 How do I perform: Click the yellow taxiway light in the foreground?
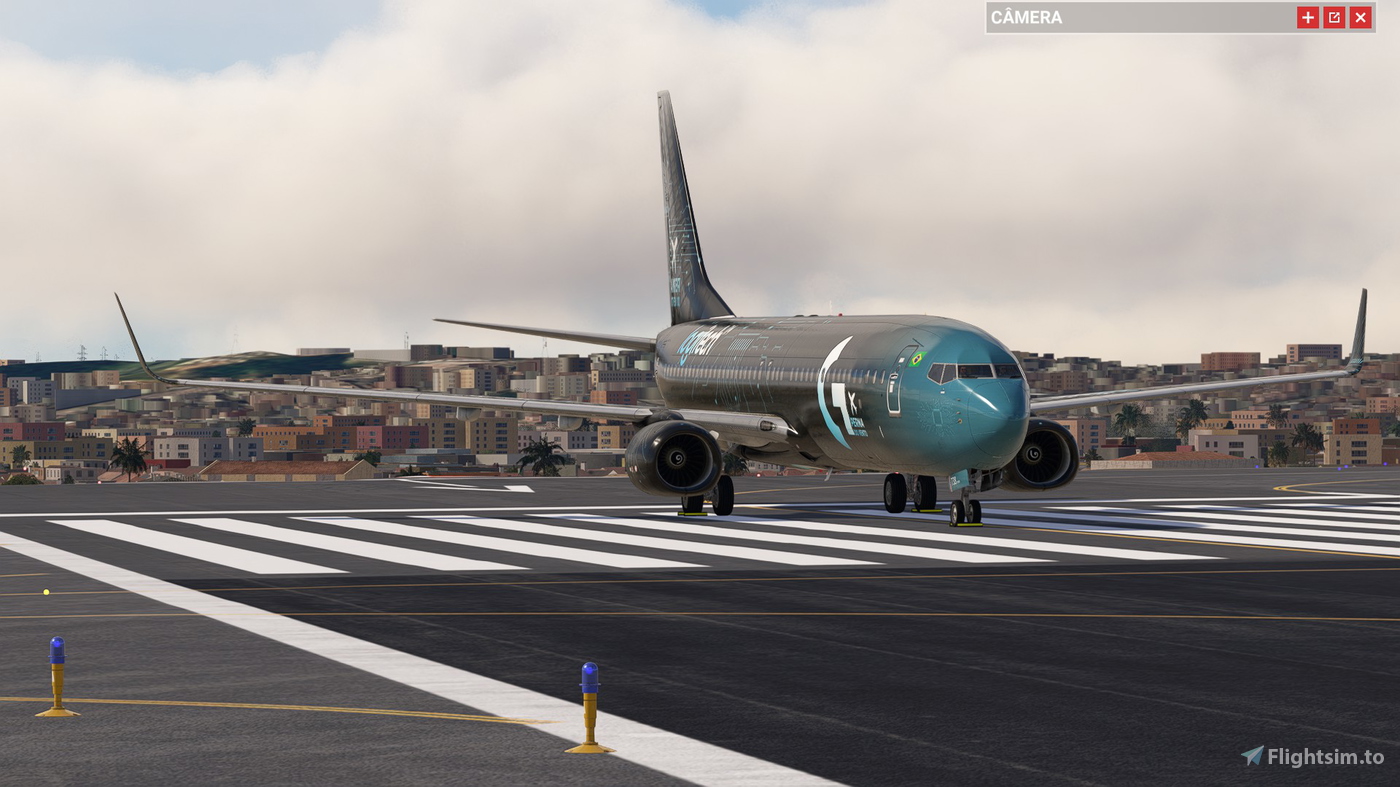coord(44,590)
